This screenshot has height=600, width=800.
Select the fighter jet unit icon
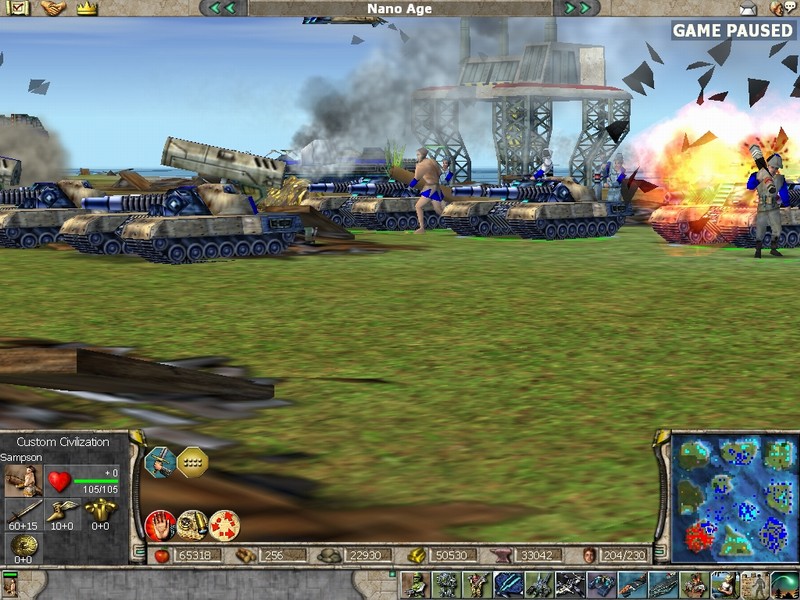pyautogui.click(x=572, y=585)
